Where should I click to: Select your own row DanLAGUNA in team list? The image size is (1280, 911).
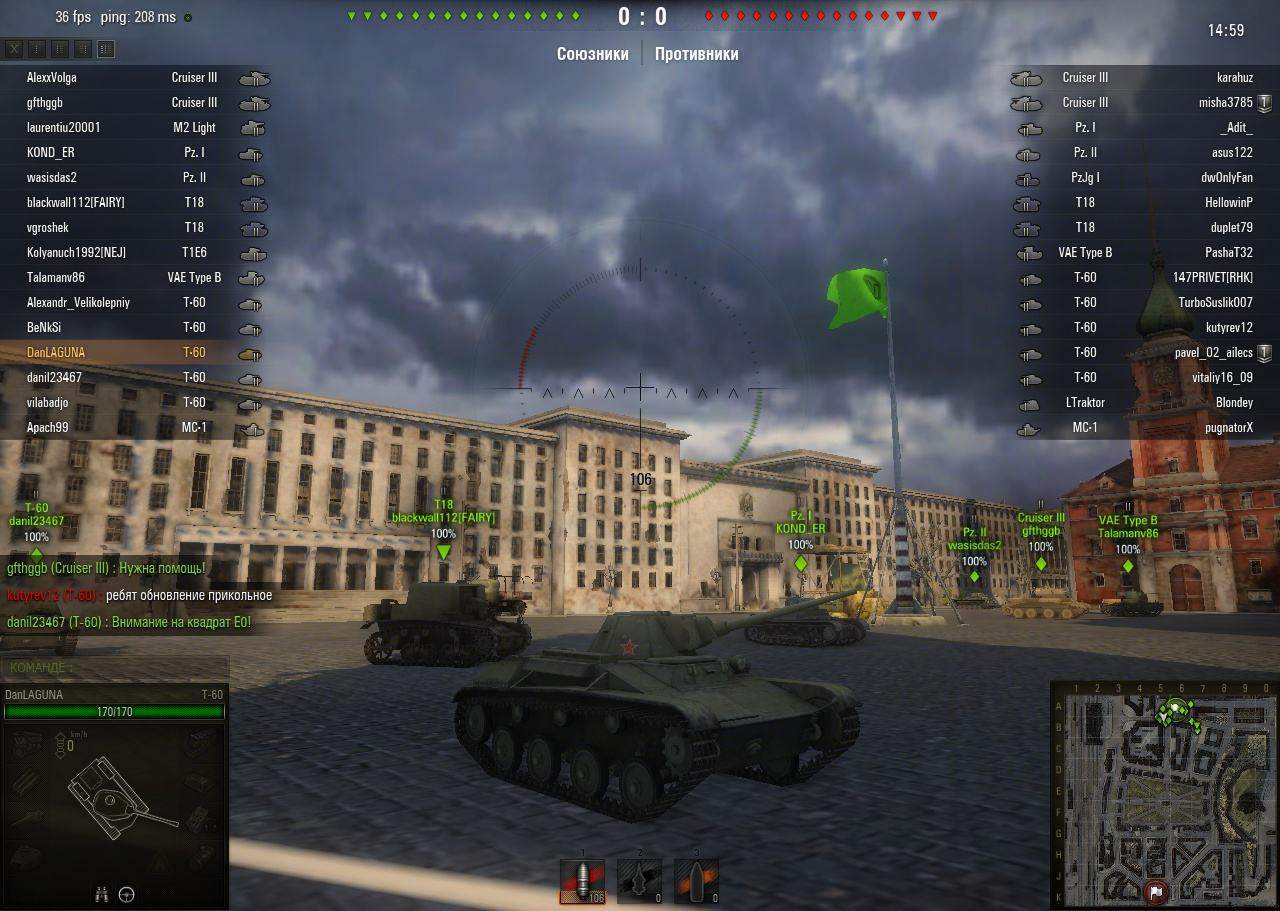click(56, 352)
